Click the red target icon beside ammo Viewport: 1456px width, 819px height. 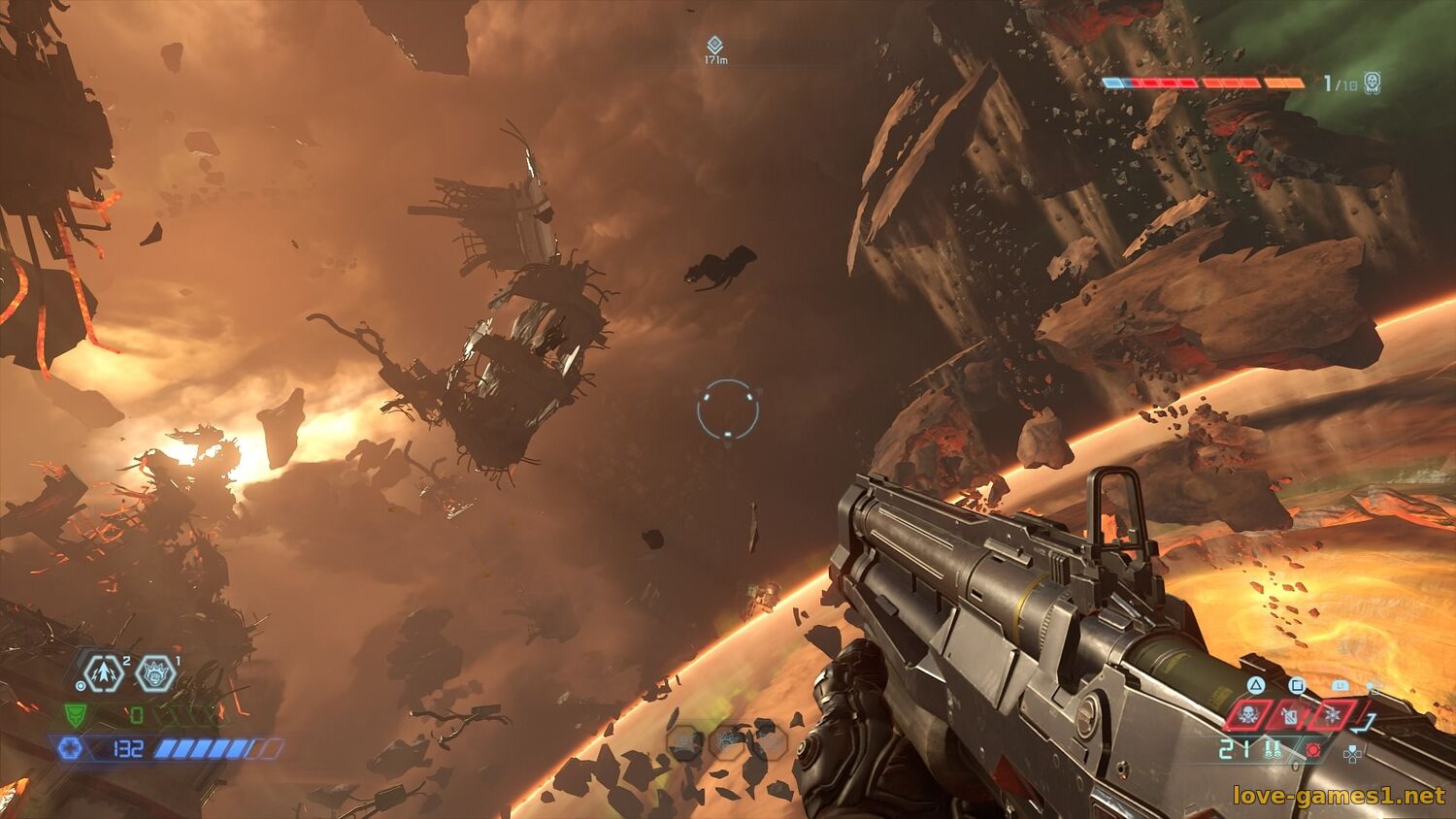click(x=1314, y=750)
